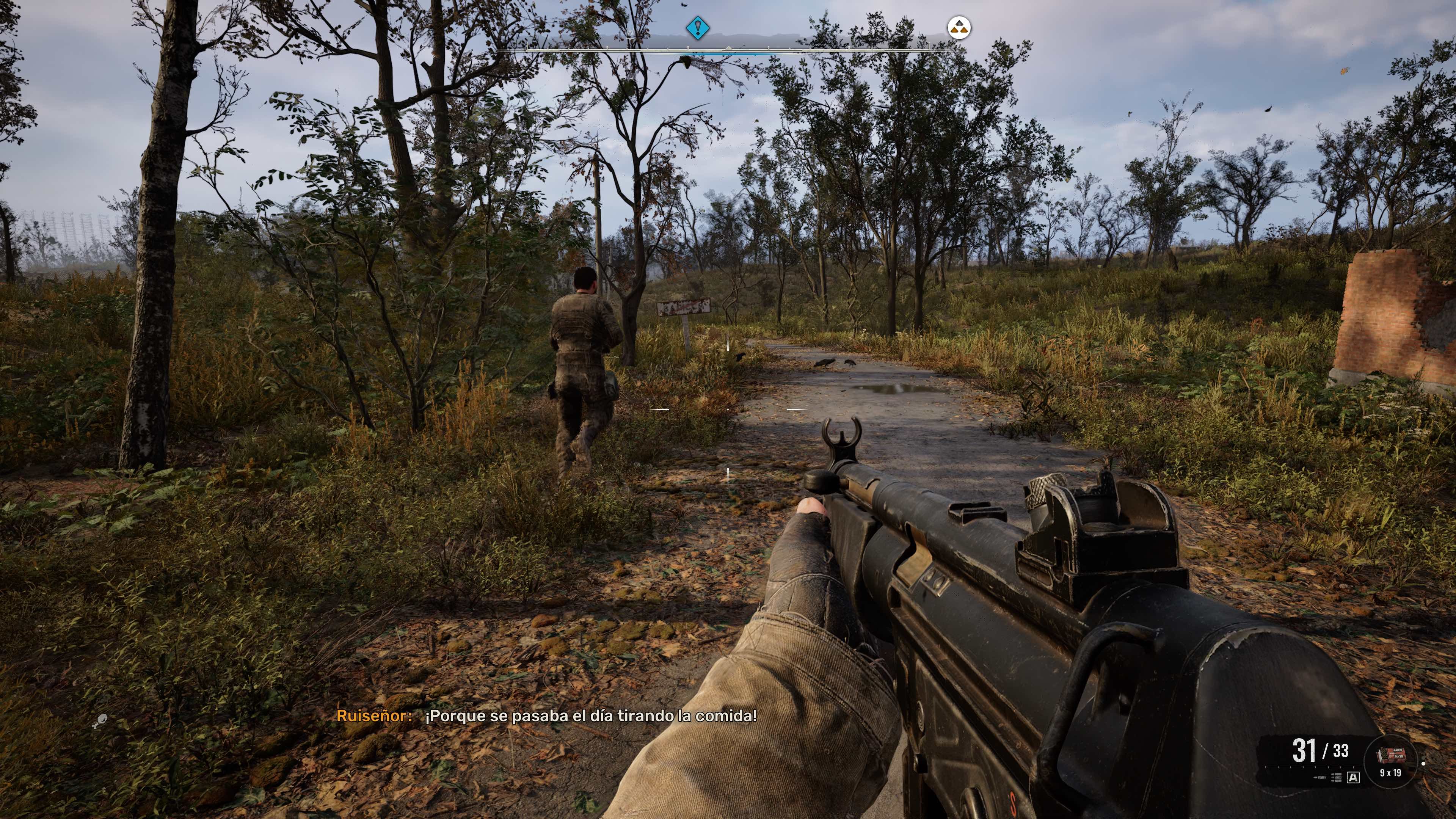The height and width of the screenshot is (819, 1456).
Task: Select the bullet rounds icon near the ammo counter
Action: [1337, 777]
